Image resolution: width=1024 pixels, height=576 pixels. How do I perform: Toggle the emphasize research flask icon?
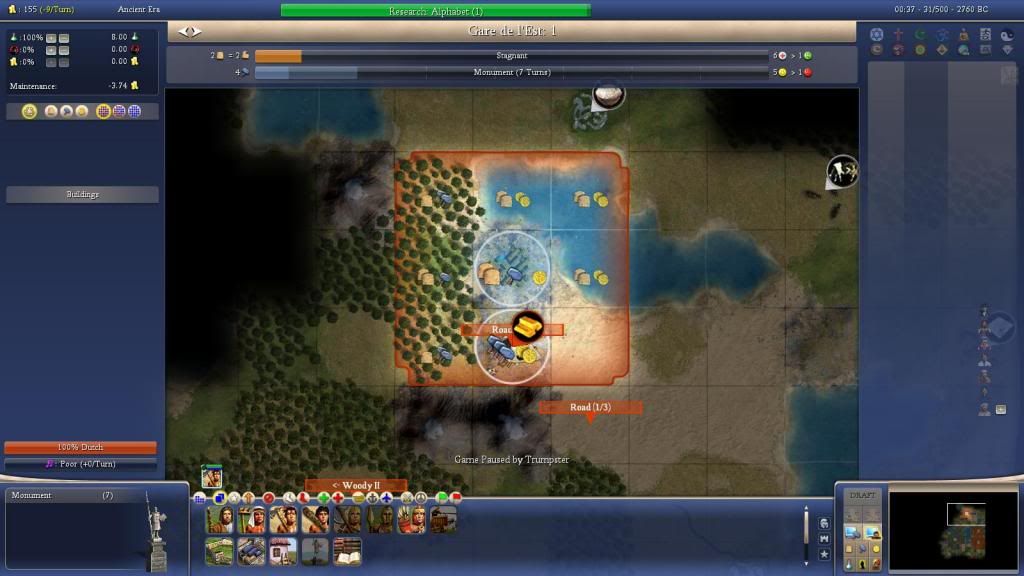point(851,564)
